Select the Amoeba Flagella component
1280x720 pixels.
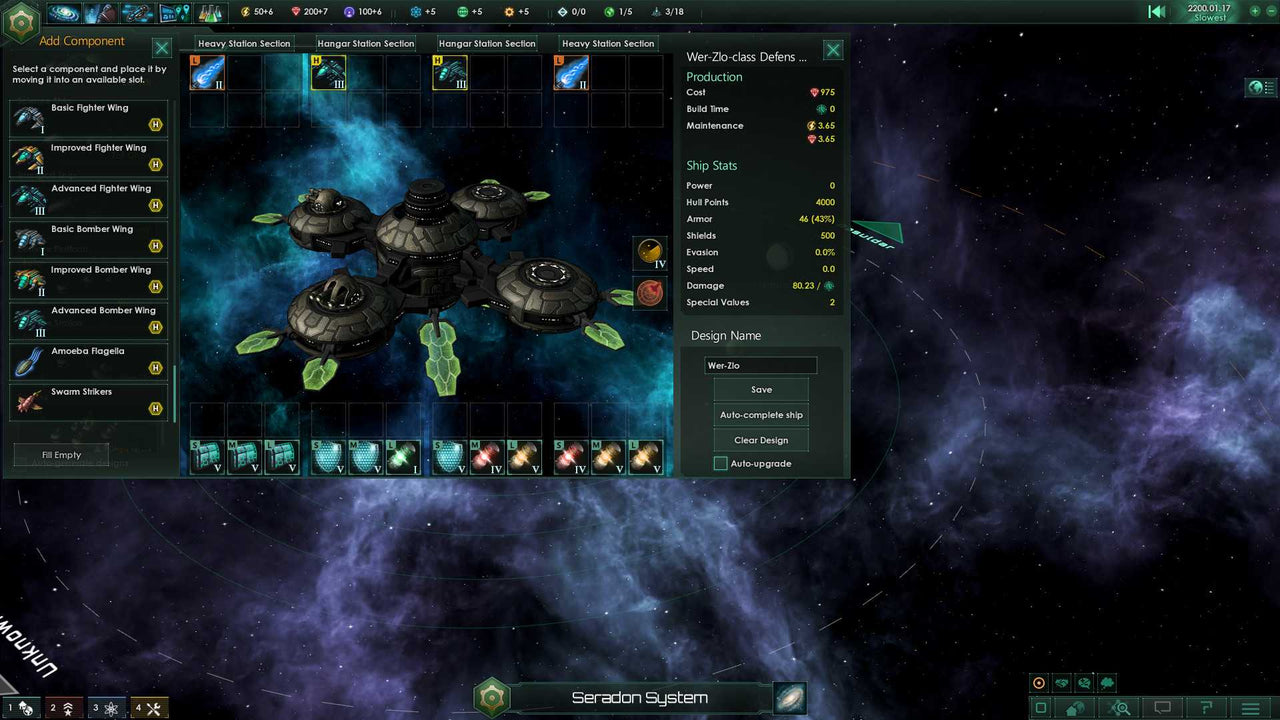click(x=88, y=359)
